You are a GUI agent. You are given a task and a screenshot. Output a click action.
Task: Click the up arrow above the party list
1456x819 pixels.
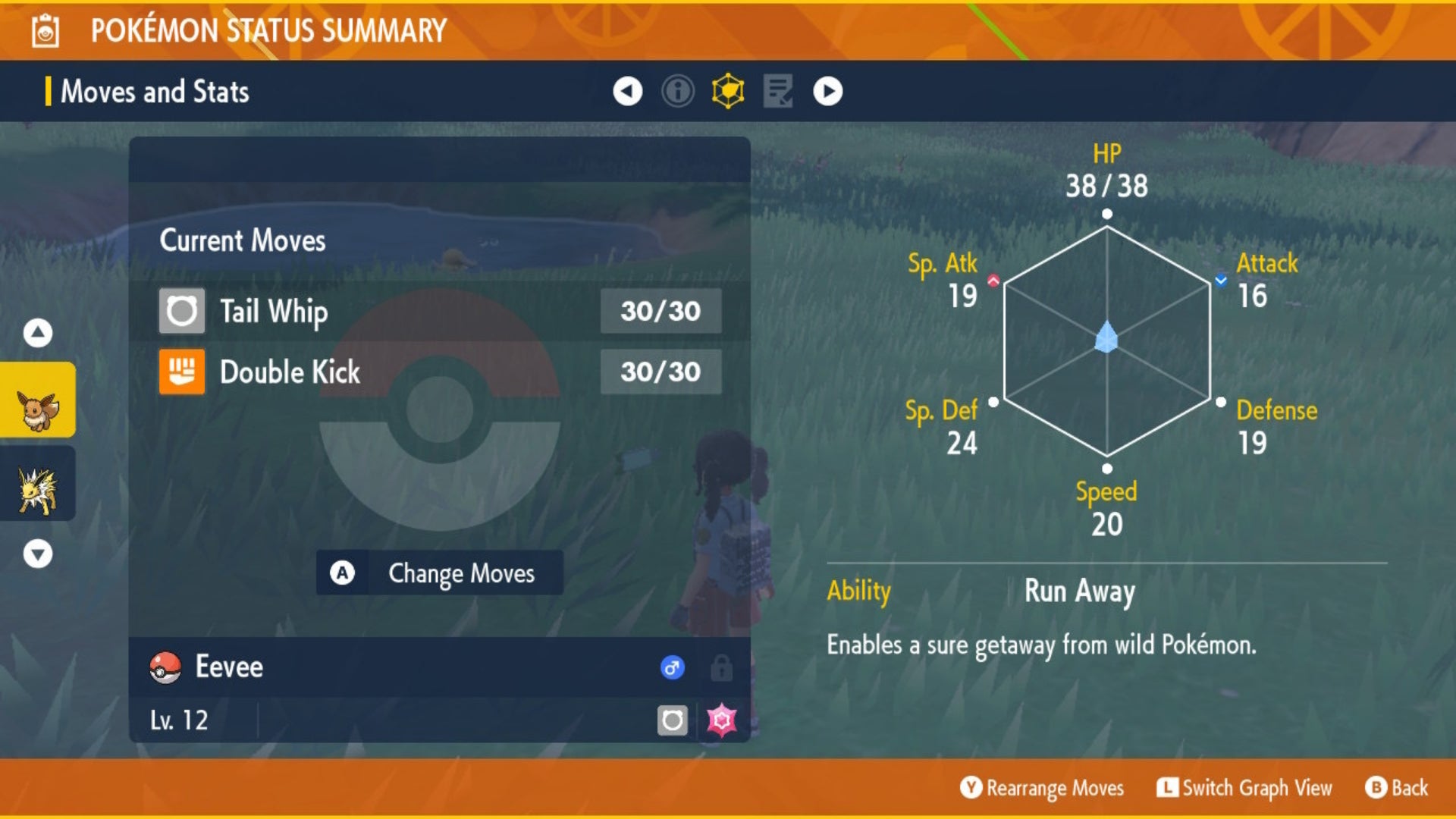(x=37, y=331)
